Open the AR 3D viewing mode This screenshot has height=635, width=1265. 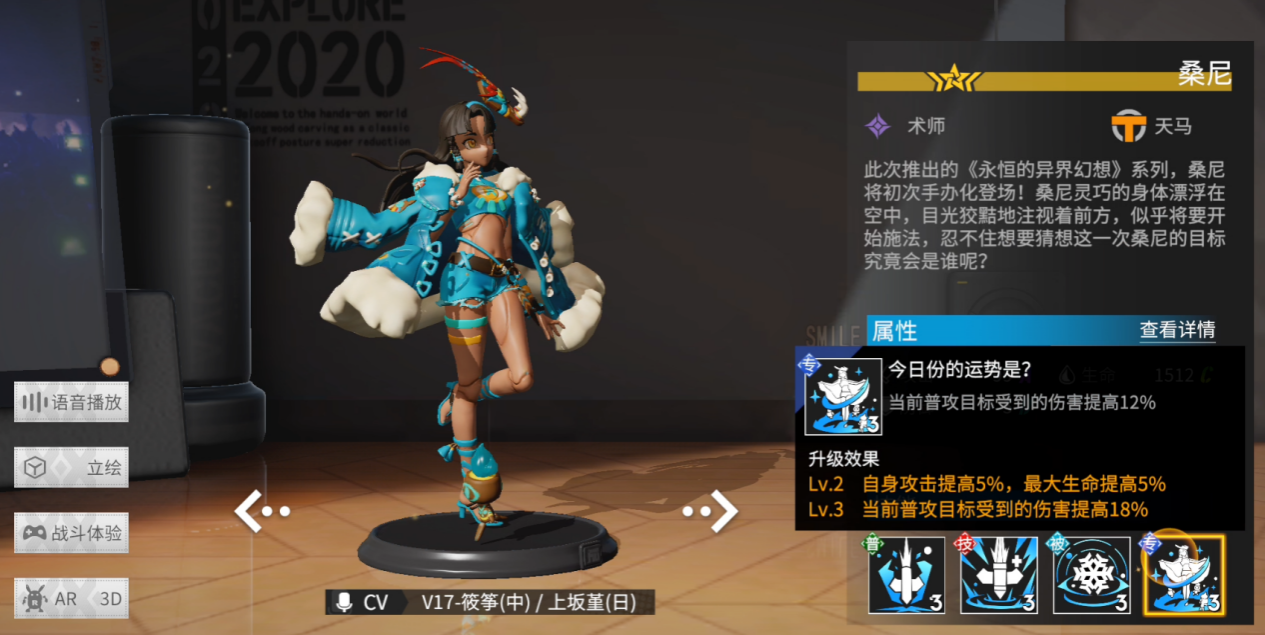pyautogui.click(x=71, y=598)
